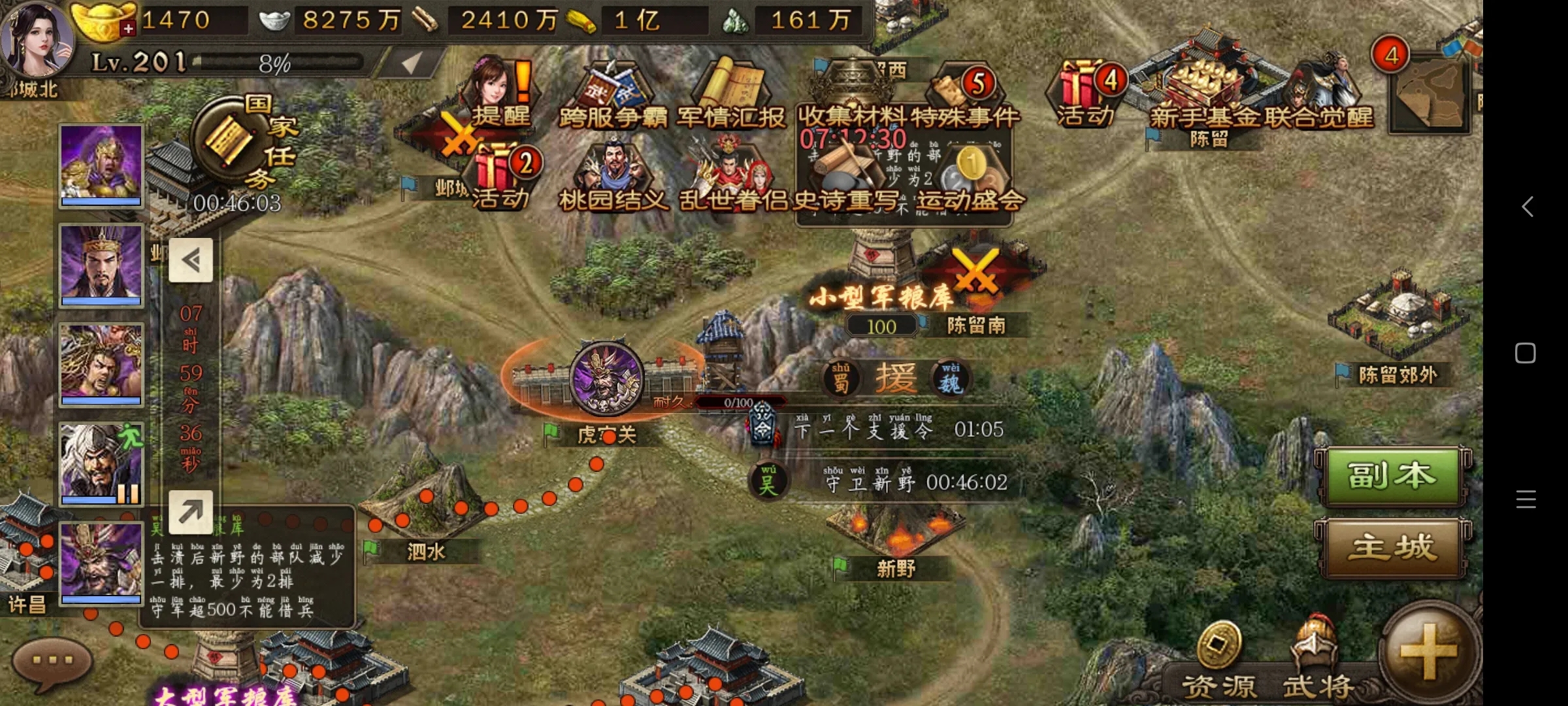Enter the 副本 dungeon screen
The height and width of the screenshot is (706, 1568).
click(x=1392, y=475)
